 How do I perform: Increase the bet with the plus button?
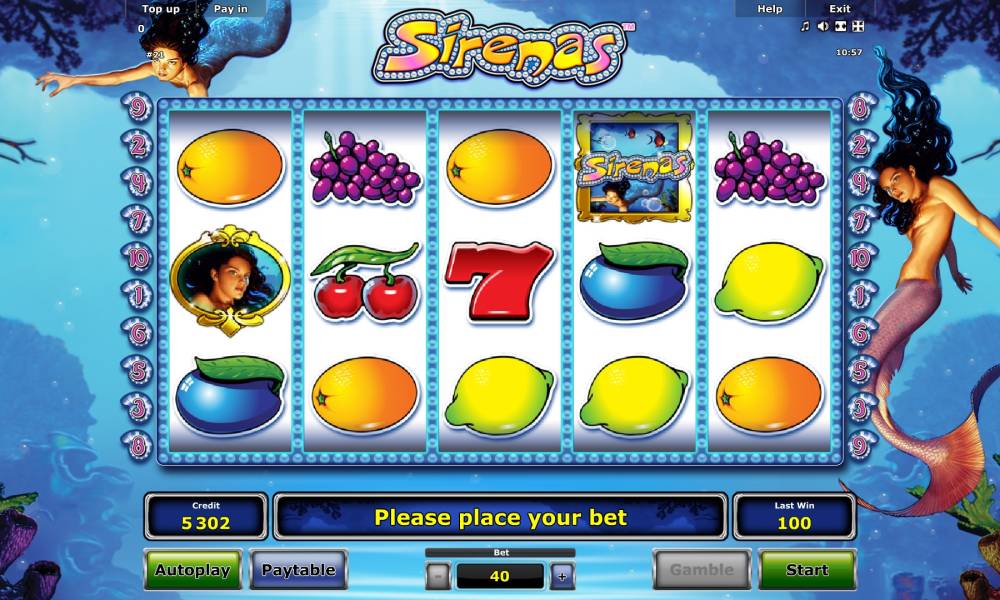561,576
